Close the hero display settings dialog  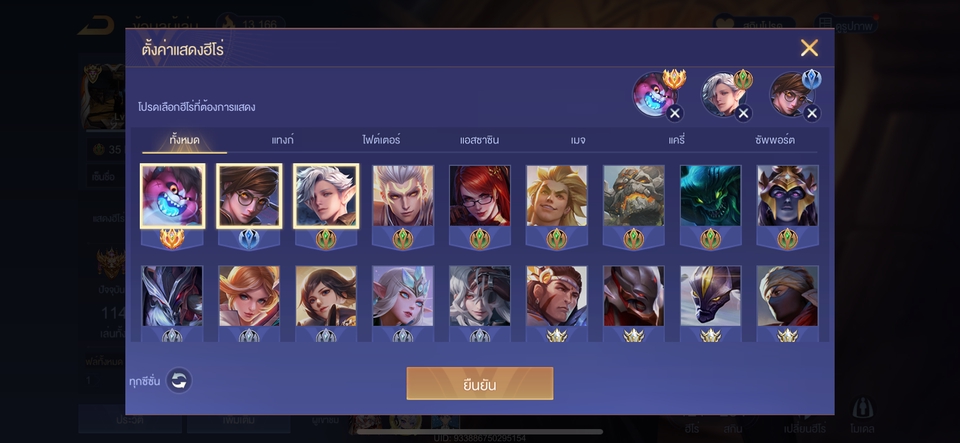[809, 48]
